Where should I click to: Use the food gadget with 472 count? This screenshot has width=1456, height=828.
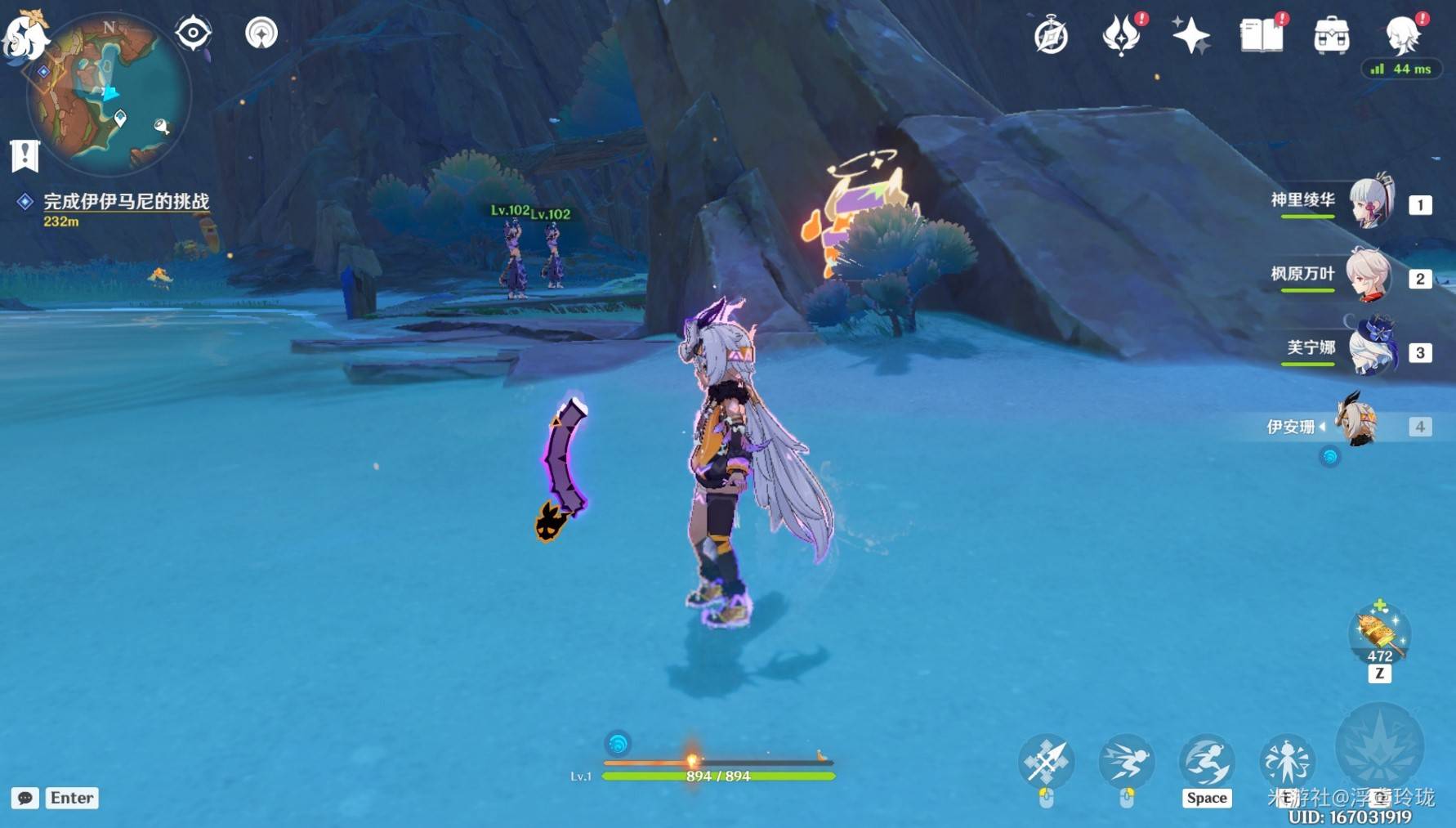coord(1380,633)
